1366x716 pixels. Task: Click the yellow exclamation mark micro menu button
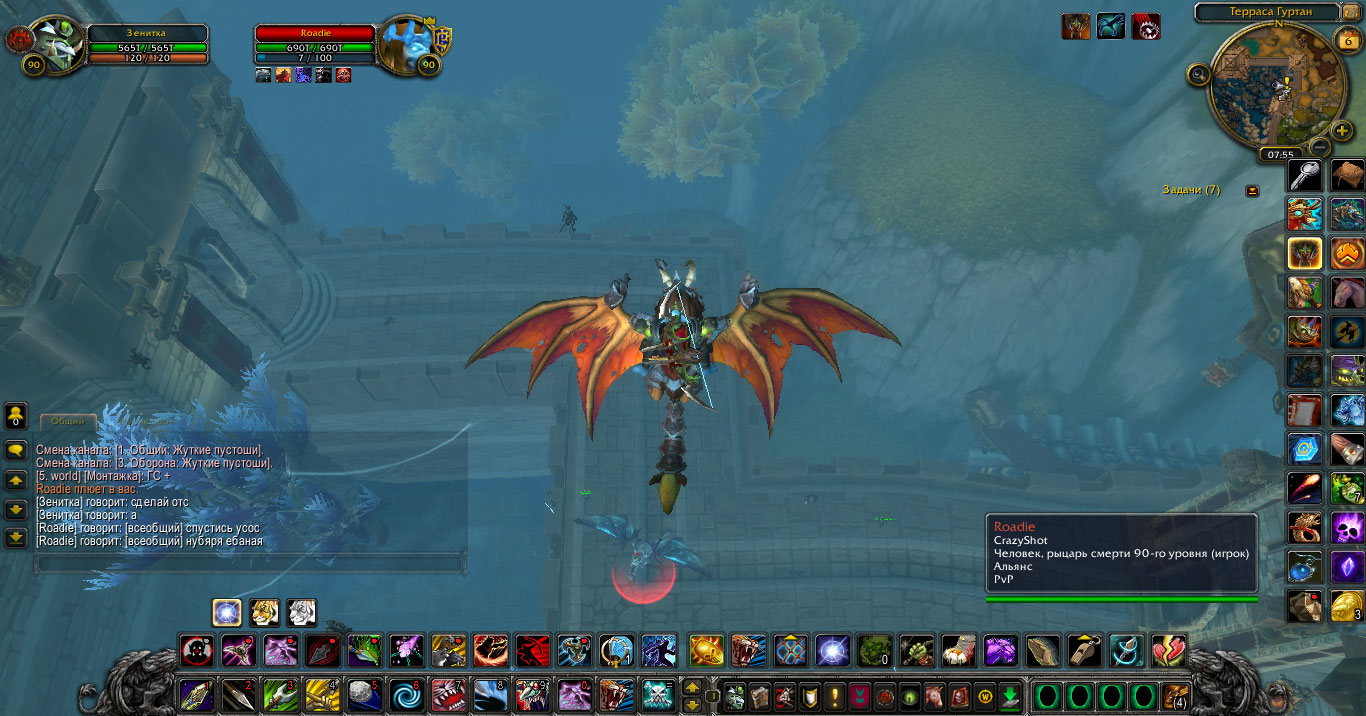835,695
